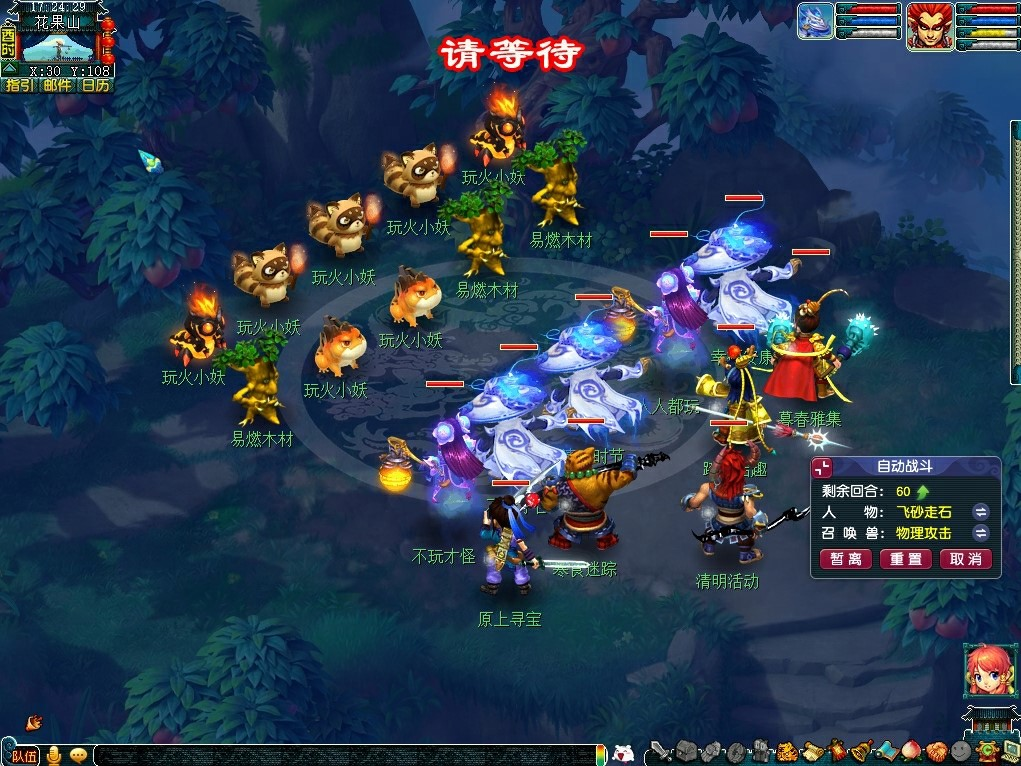Viewport: 1021px width, 766px height.
Task: Click the sword icon in the bottom toolbar
Action: click(x=660, y=751)
